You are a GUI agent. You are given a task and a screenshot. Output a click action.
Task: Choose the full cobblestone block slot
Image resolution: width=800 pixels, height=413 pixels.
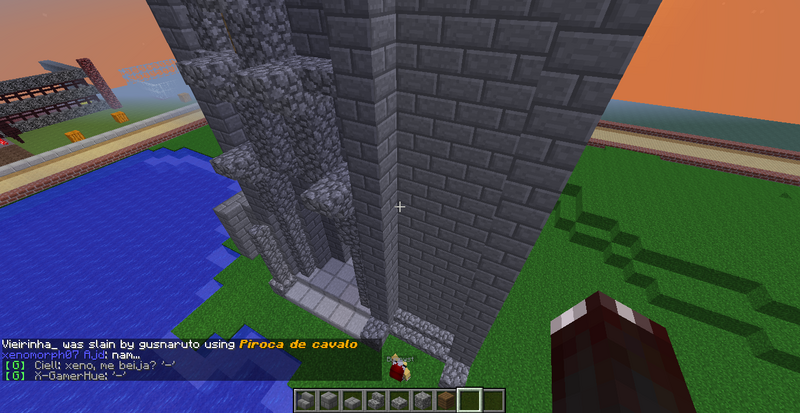pos(422,400)
